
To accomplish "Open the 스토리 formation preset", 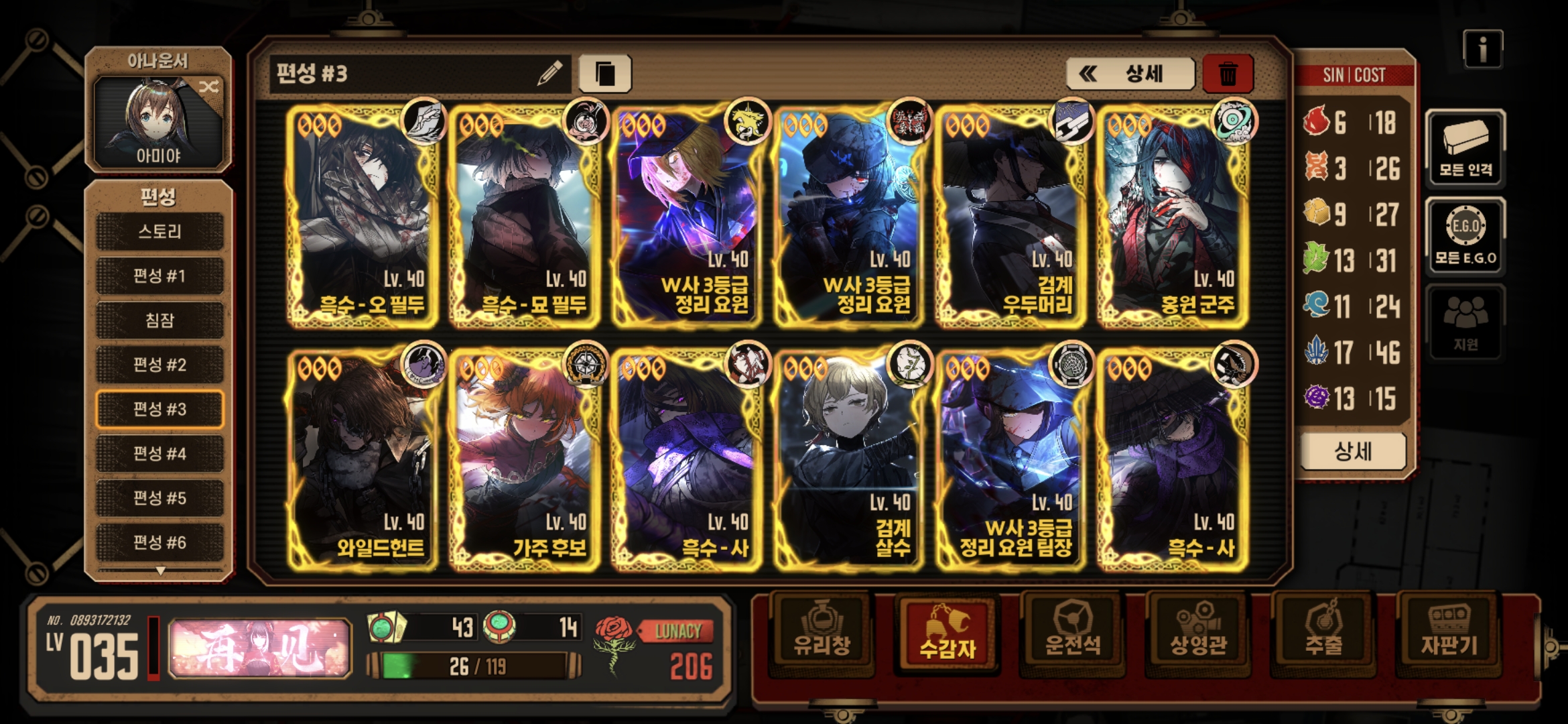I will click(159, 232).
